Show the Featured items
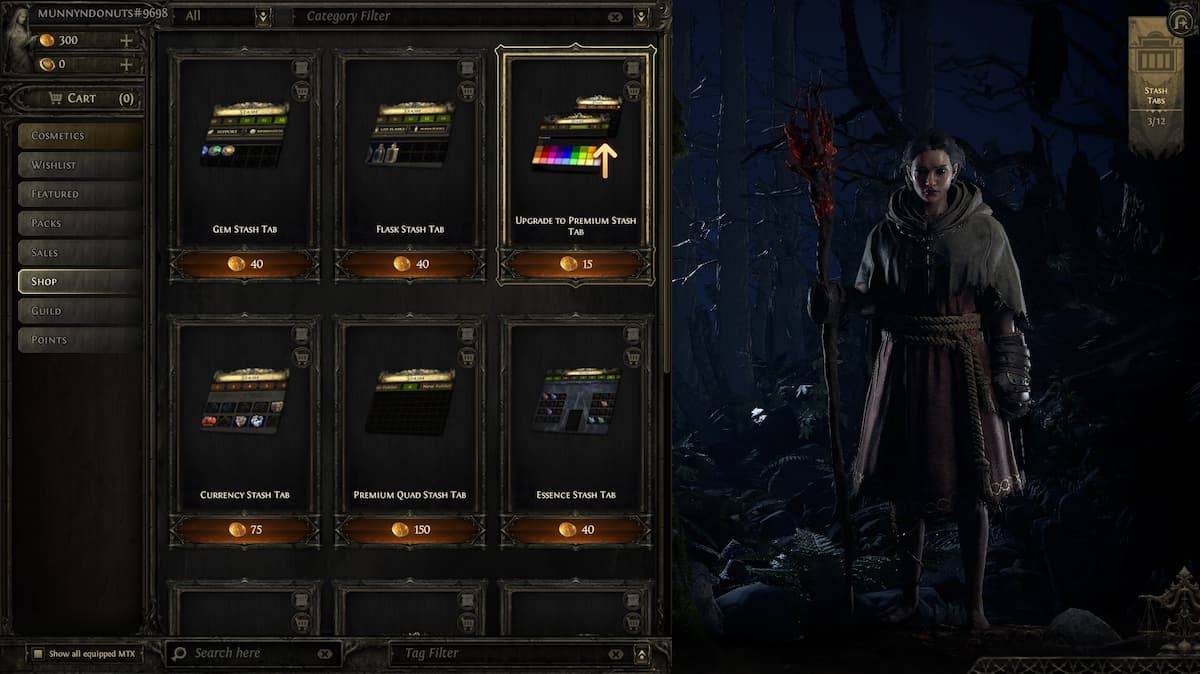 78,194
